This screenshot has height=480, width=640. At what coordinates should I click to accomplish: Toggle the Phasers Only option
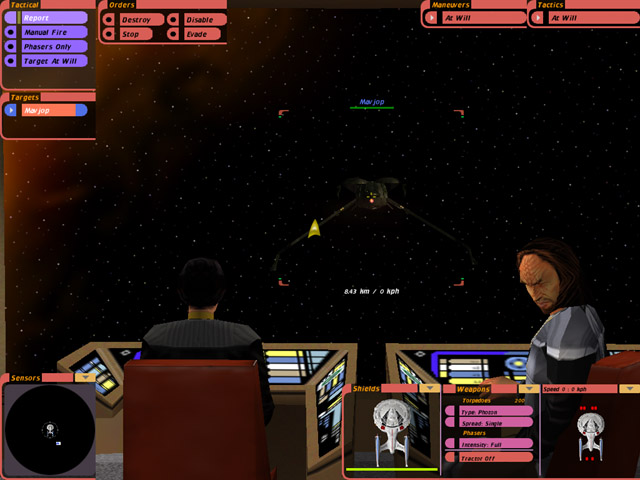51,46
